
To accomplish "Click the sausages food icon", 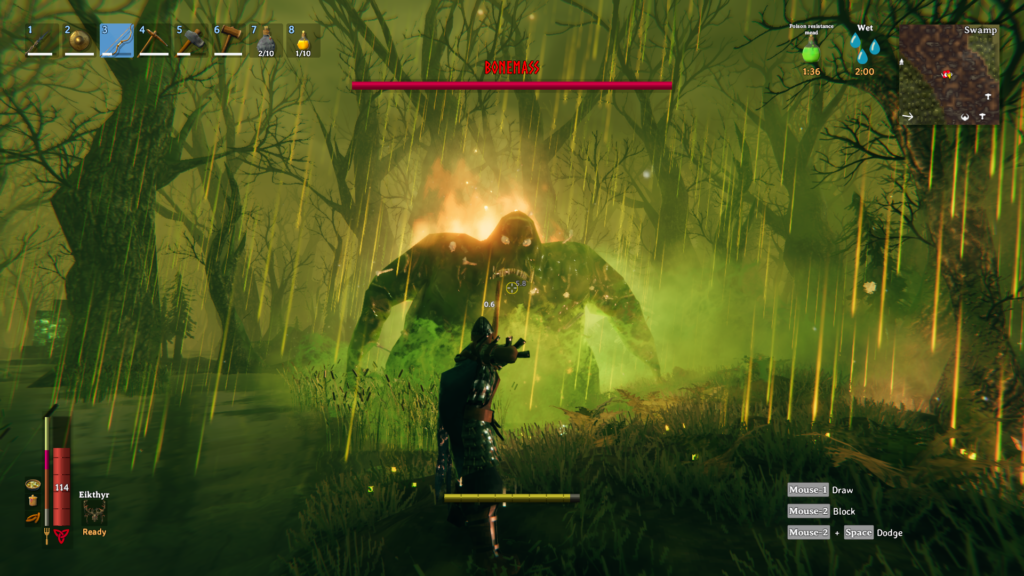I will point(33,517).
